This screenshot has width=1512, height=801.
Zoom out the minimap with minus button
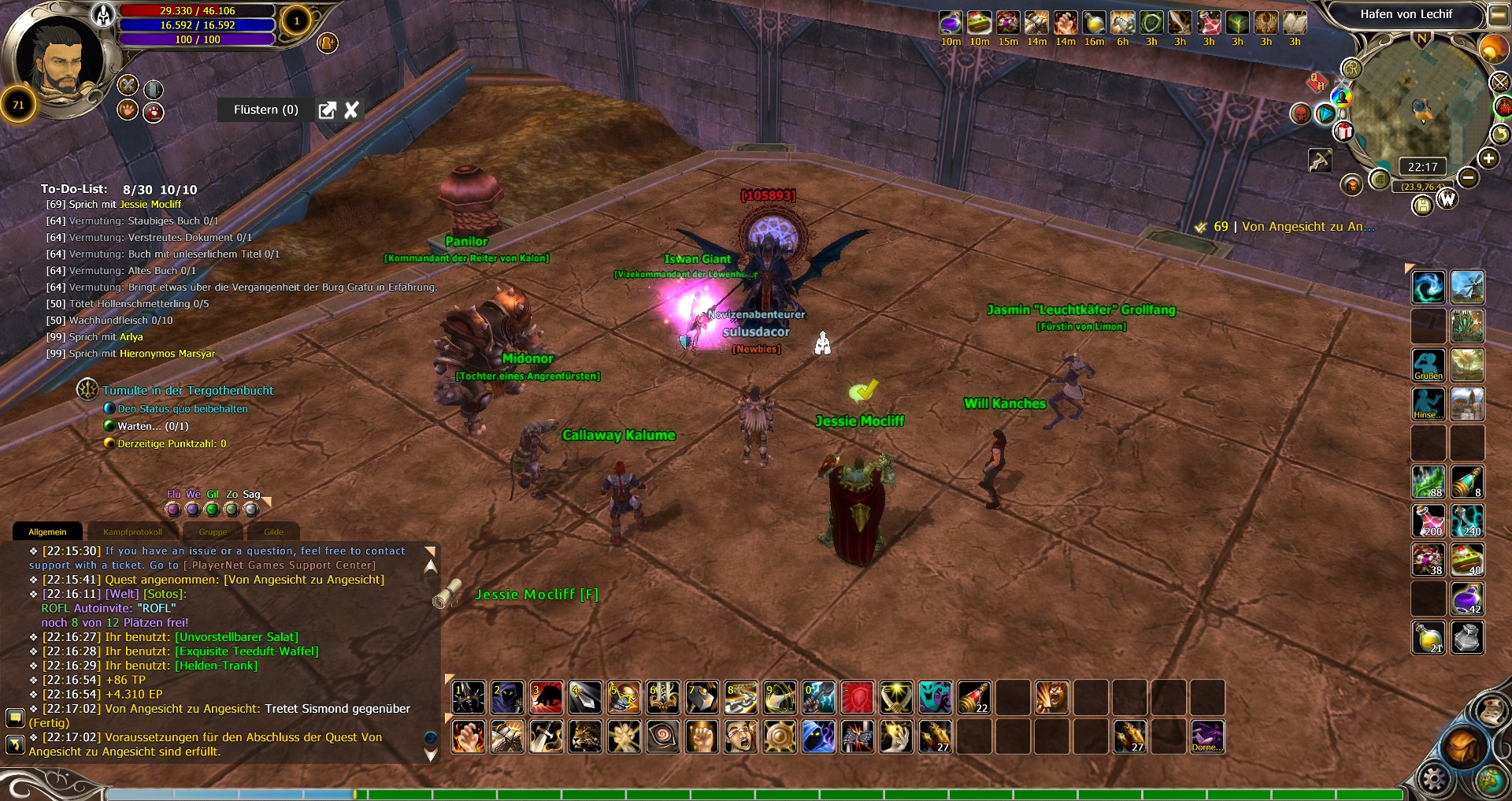[1468, 178]
